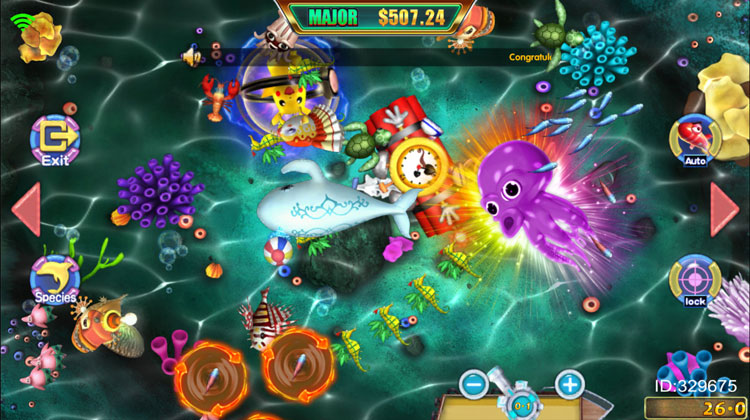This screenshot has height=420, width=750.
Task: Increase cannon bet with the plus button
Action: (569, 383)
